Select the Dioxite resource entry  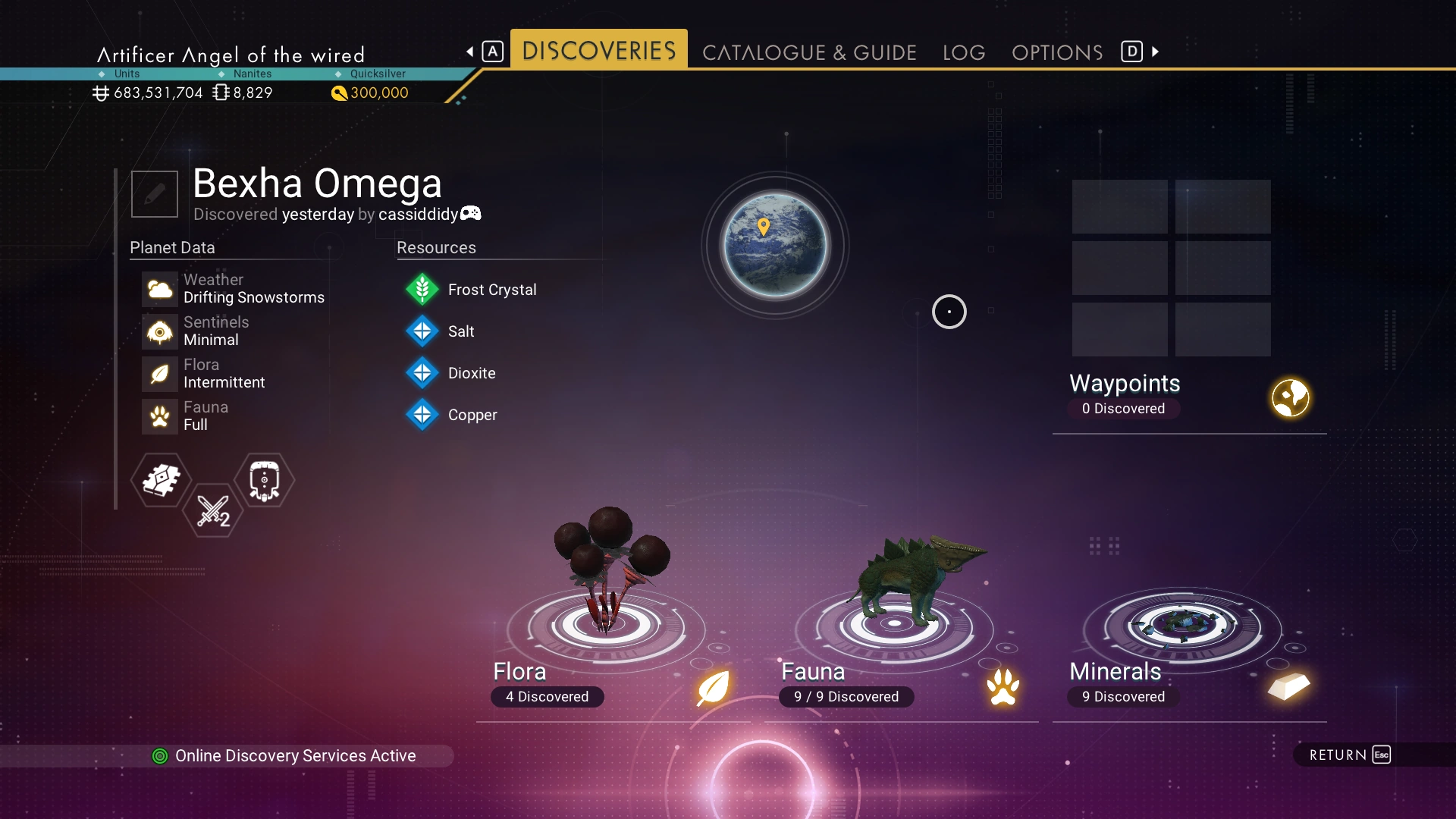(x=471, y=373)
